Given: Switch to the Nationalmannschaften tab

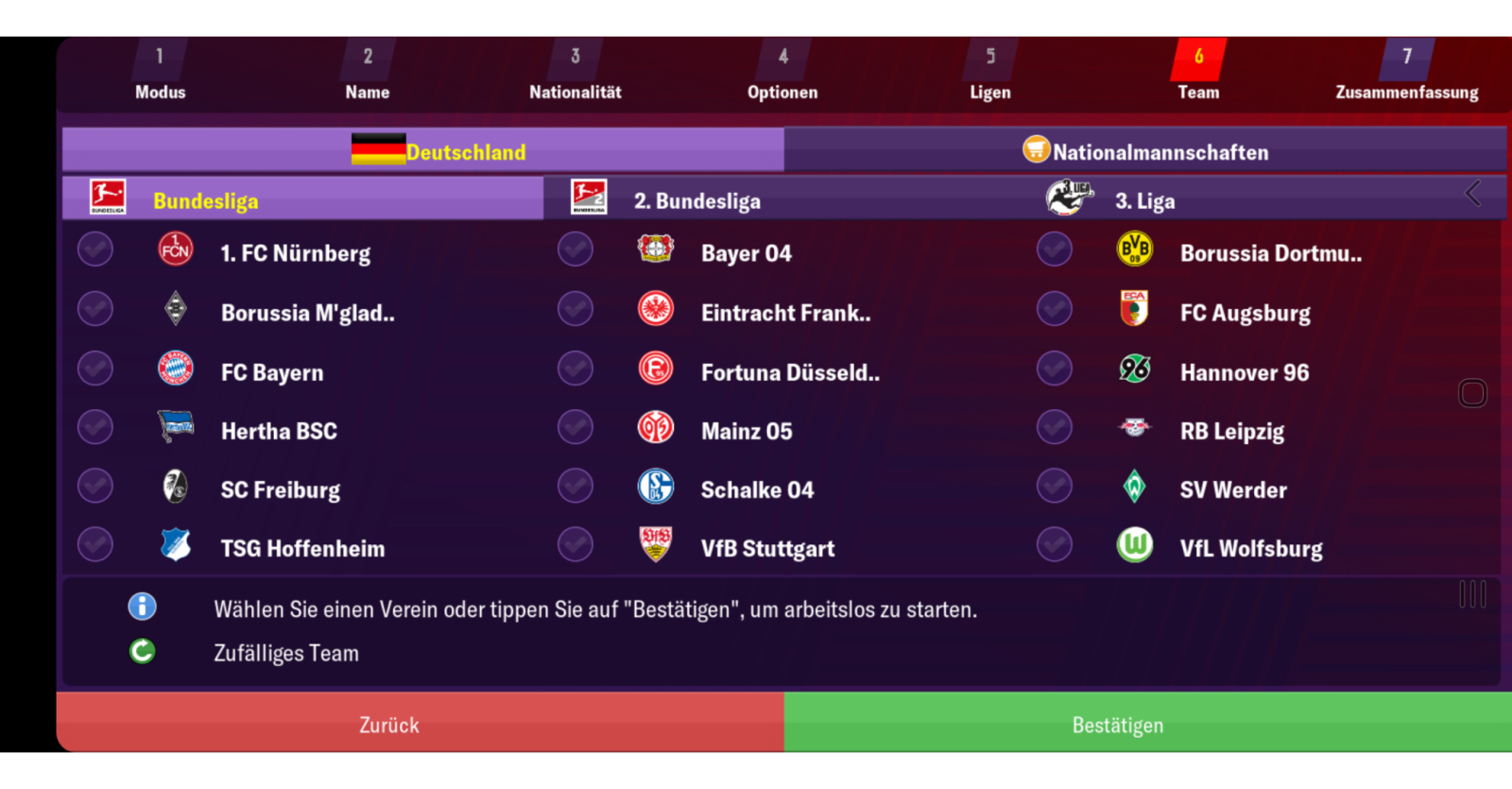Looking at the screenshot, I should click(1145, 151).
